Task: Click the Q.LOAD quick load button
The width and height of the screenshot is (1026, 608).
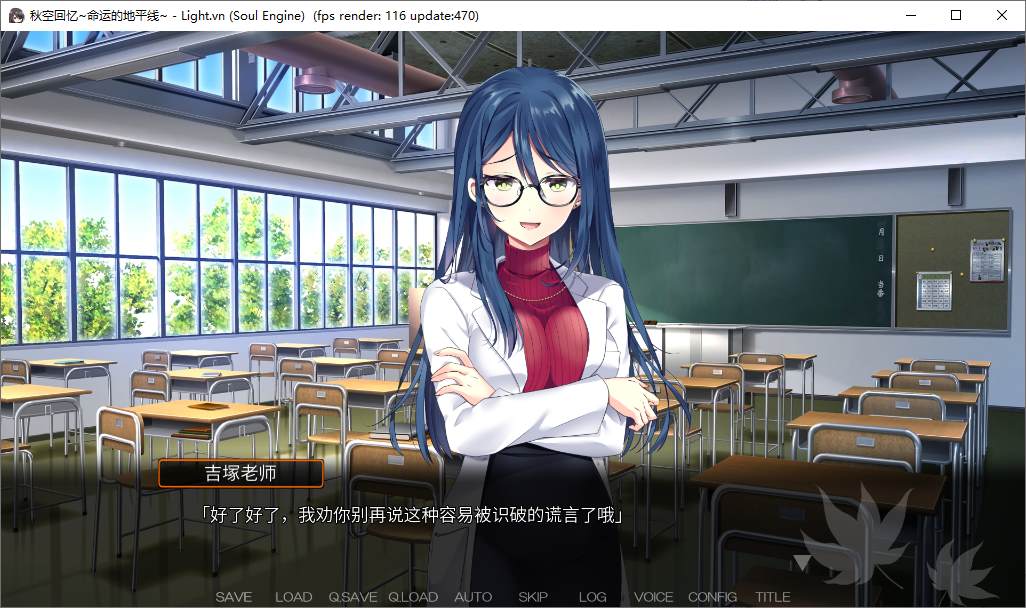Action: [x=413, y=597]
